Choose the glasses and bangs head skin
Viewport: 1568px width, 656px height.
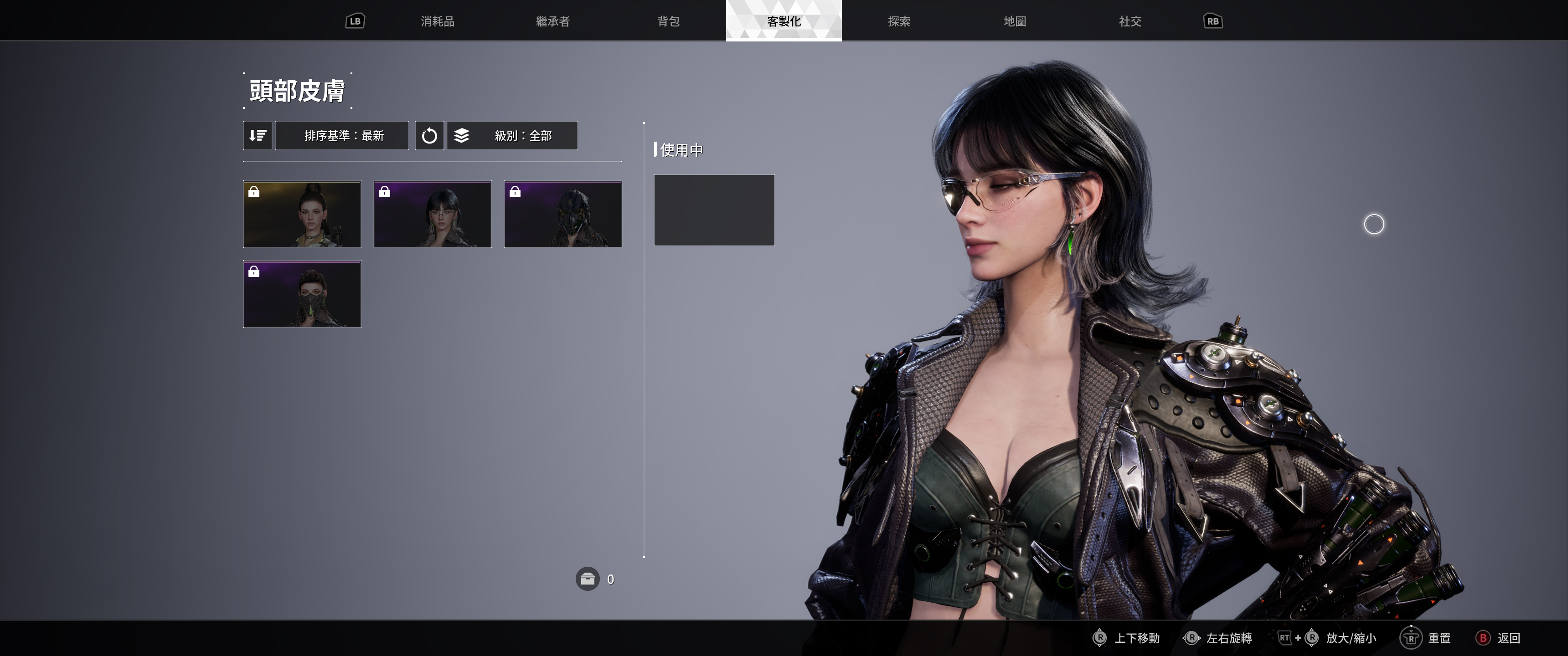coord(432,214)
